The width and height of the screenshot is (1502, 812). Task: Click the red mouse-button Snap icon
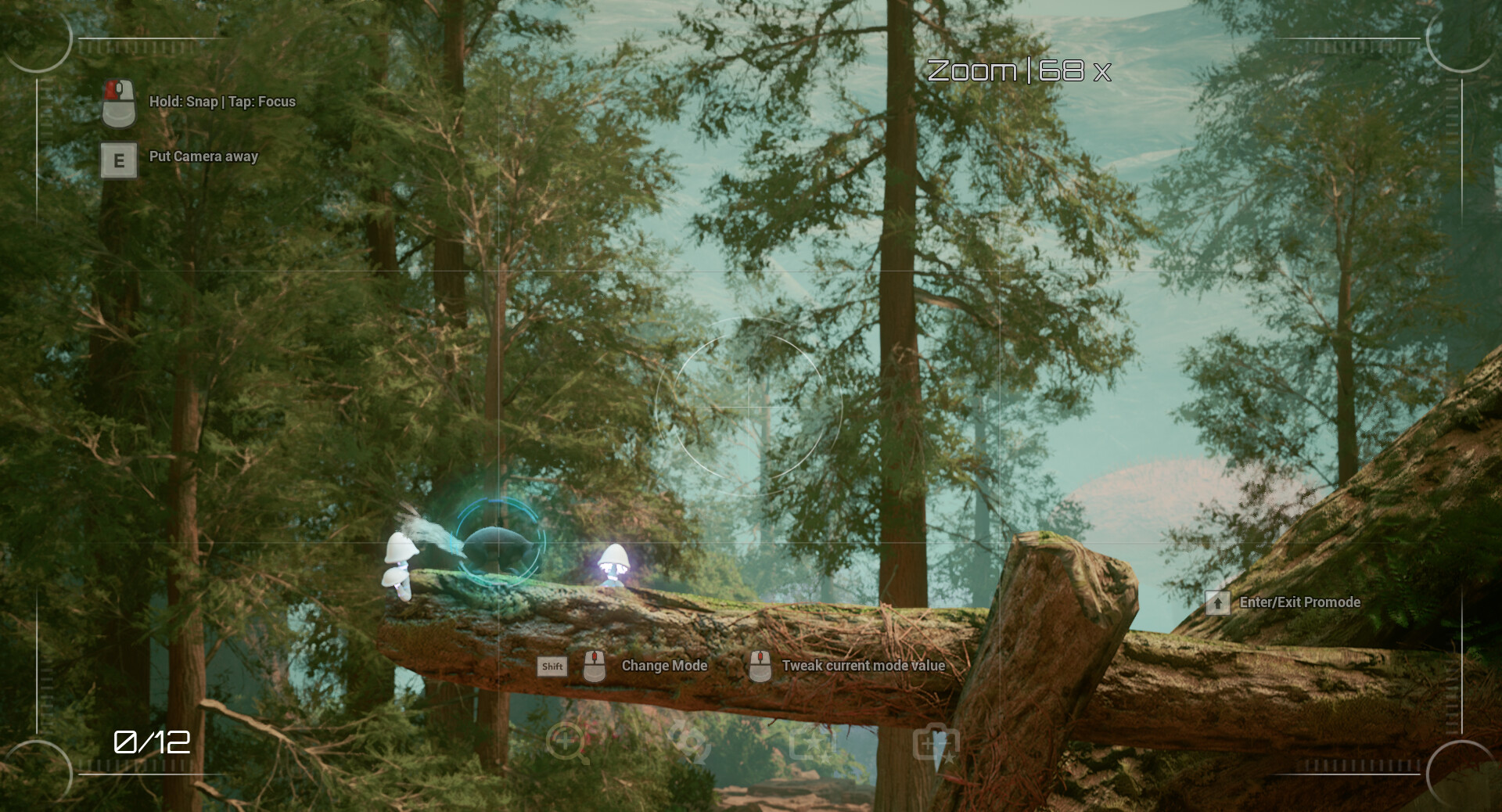point(119,103)
